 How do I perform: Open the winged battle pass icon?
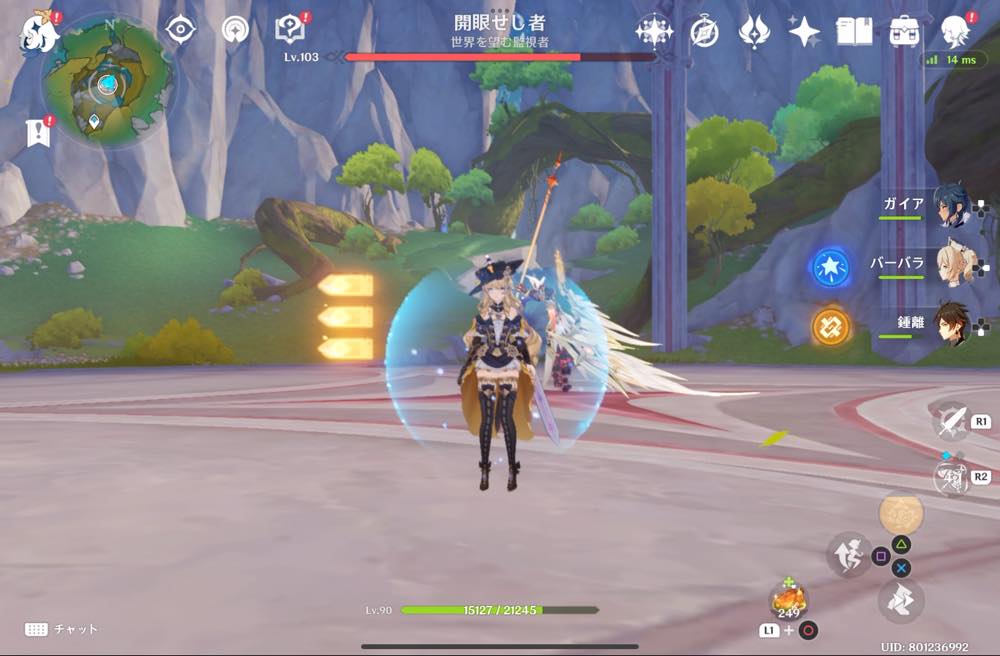754,32
